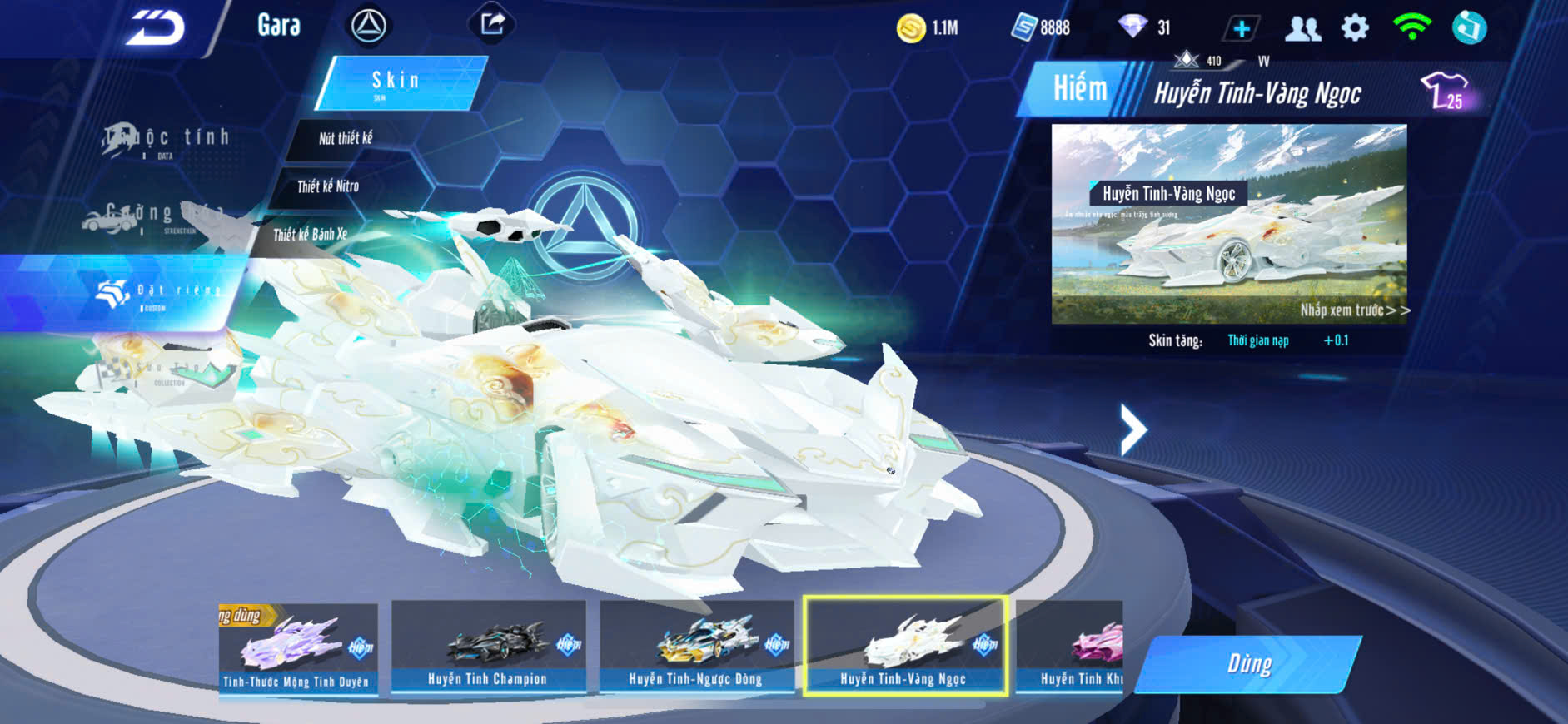Screen dimensions: 1568x724
Task: Apply the skin with the Dùng button
Action: [x=1249, y=664]
